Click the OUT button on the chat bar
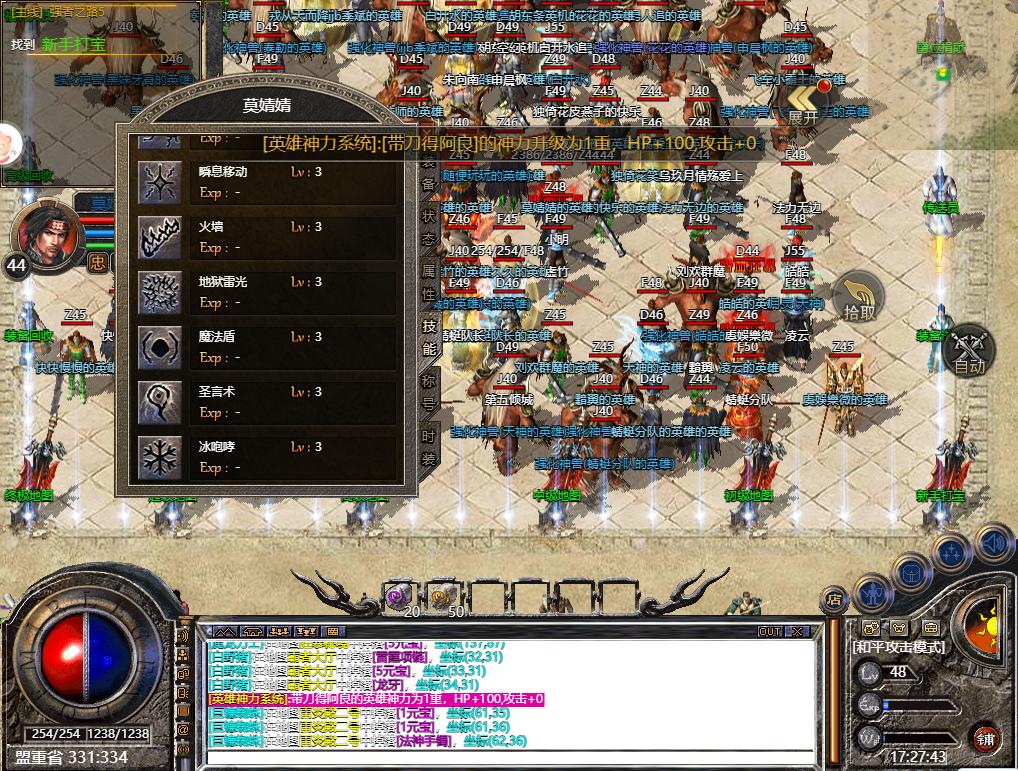 click(769, 631)
